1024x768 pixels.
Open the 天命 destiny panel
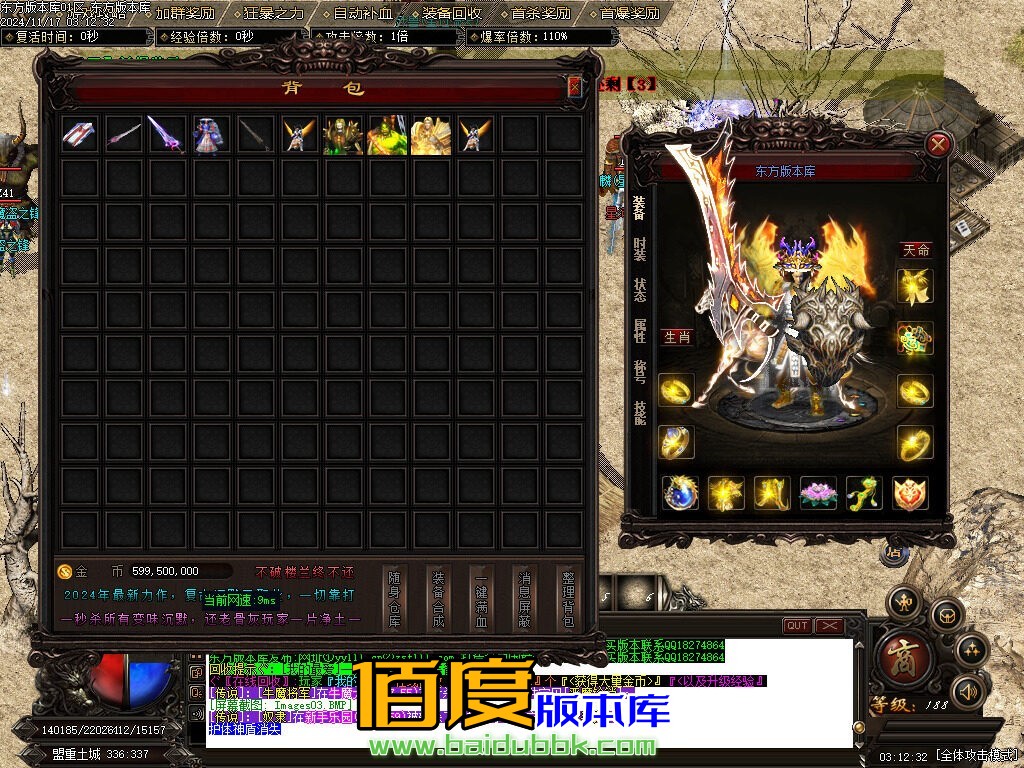click(915, 249)
